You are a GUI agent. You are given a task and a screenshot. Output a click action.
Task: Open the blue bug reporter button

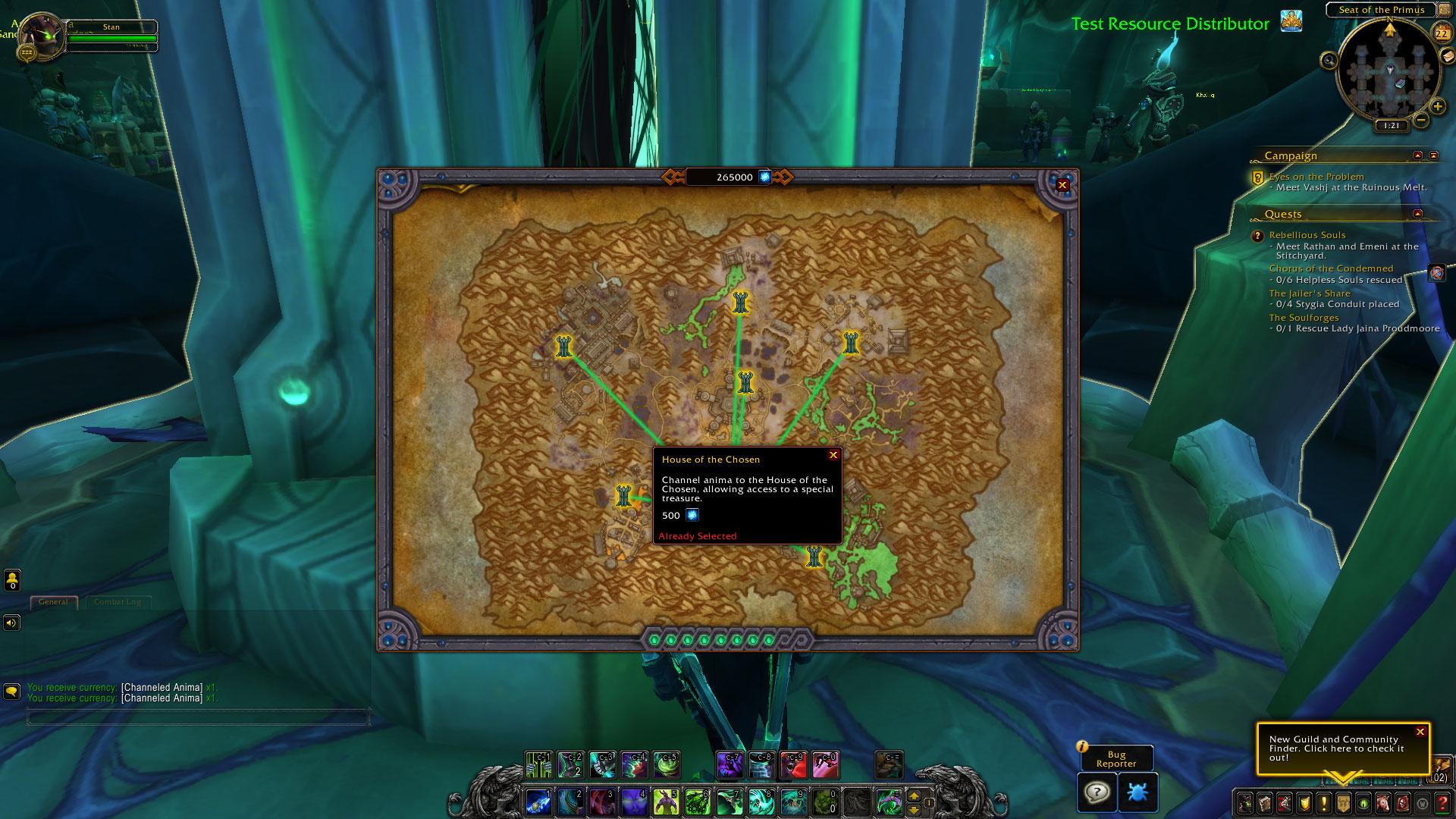[x=1137, y=792]
